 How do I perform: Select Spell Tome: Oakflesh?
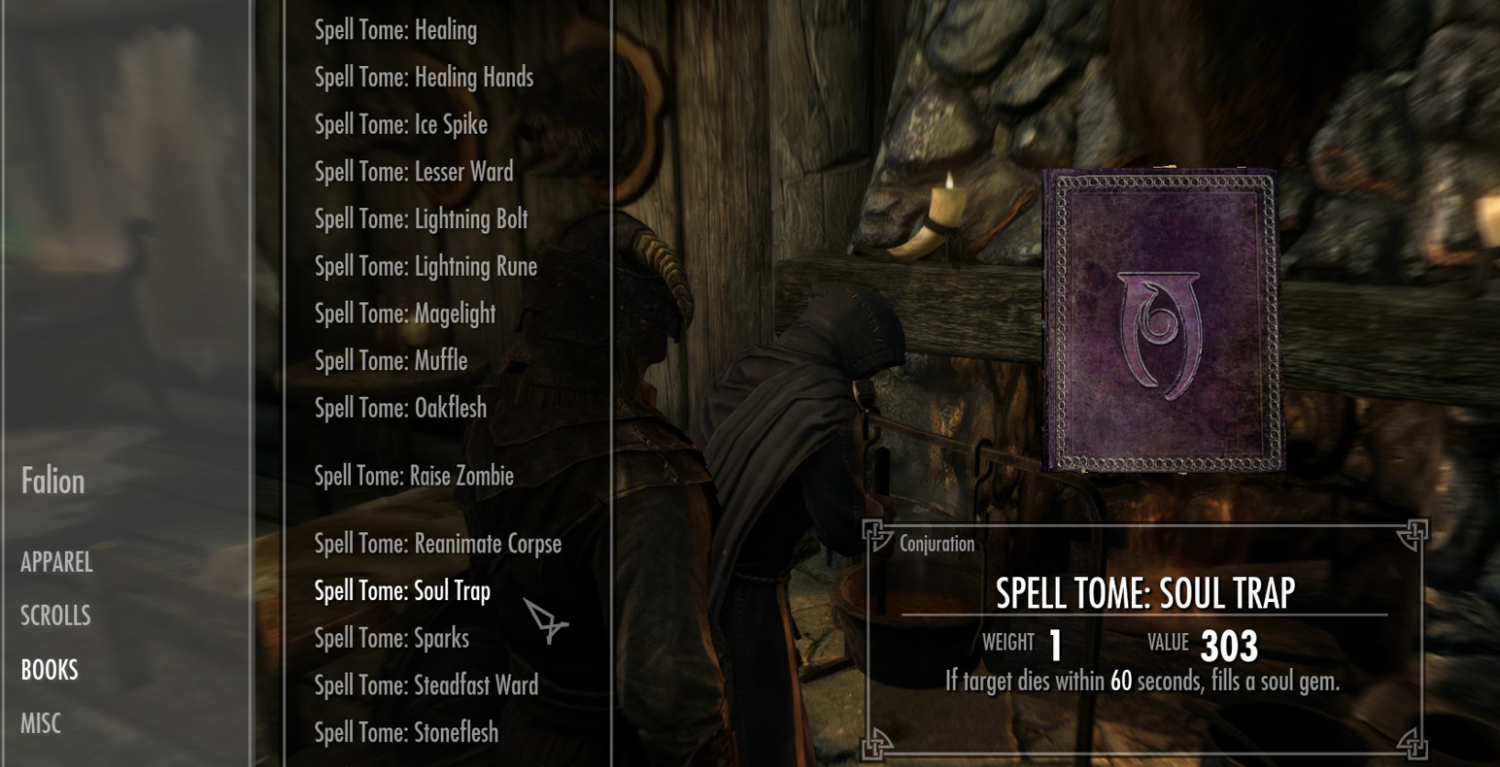pyautogui.click(x=401, y=408)
